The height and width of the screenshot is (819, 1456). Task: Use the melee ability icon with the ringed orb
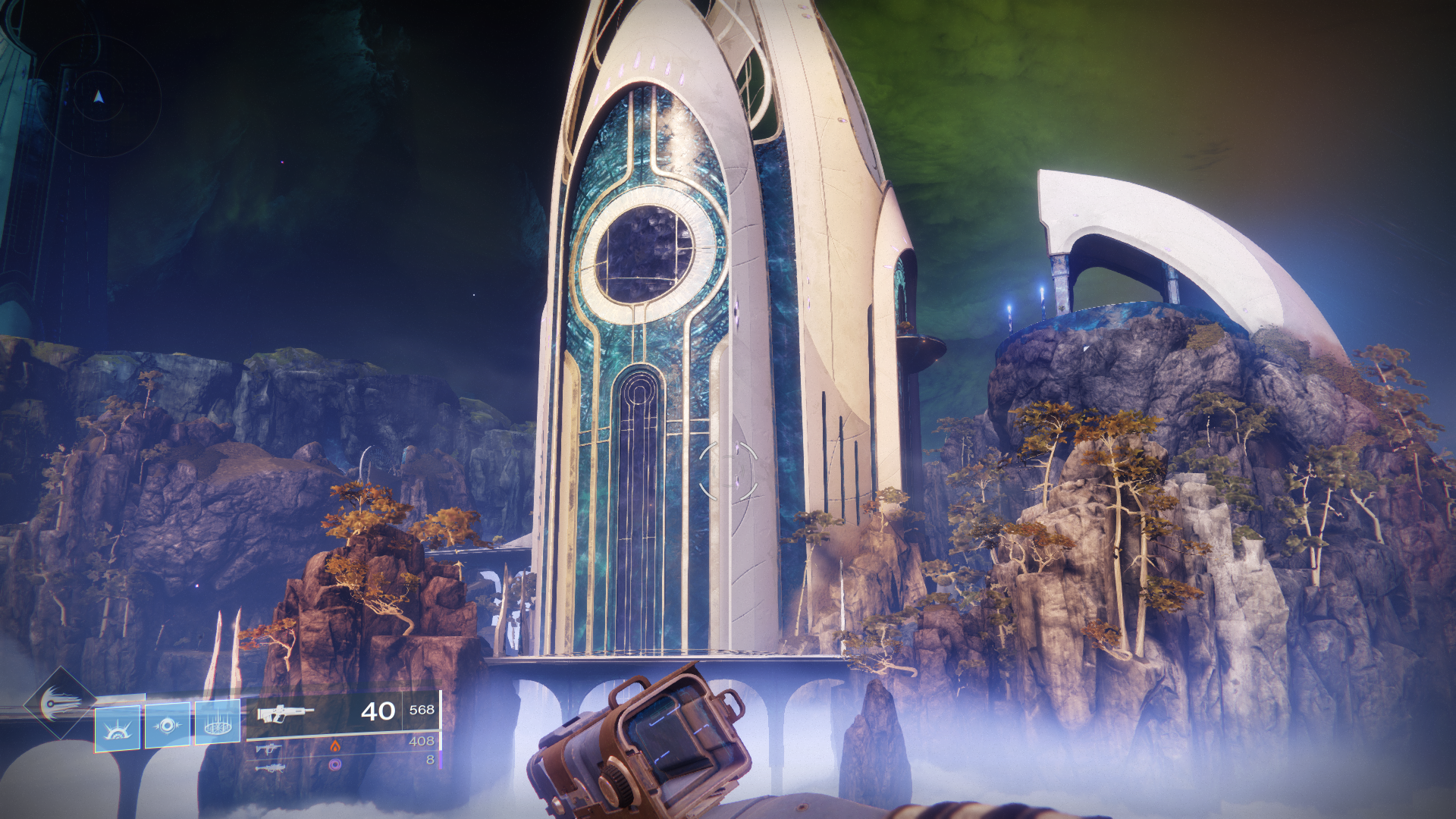click(x=168, y=725)
